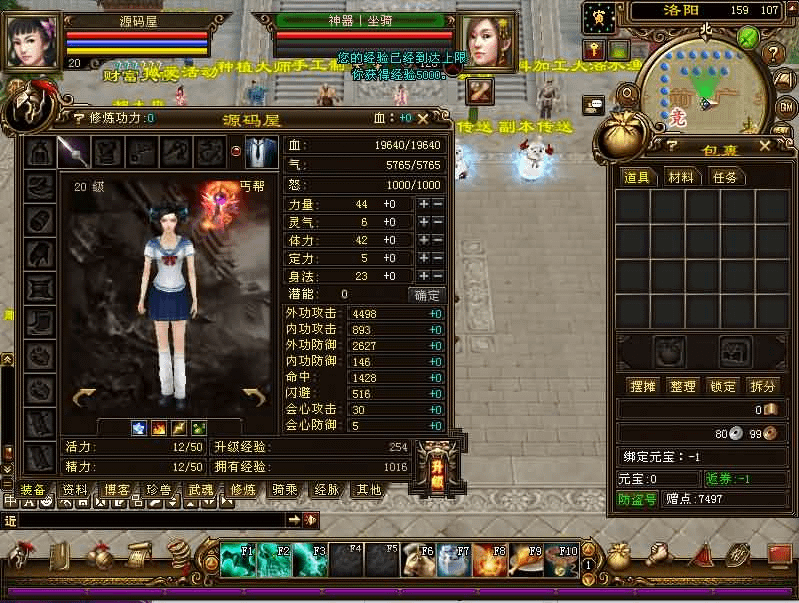The image size is (799, 603).
Task: Click the 锁定 lock button
Action: (723, 386)
